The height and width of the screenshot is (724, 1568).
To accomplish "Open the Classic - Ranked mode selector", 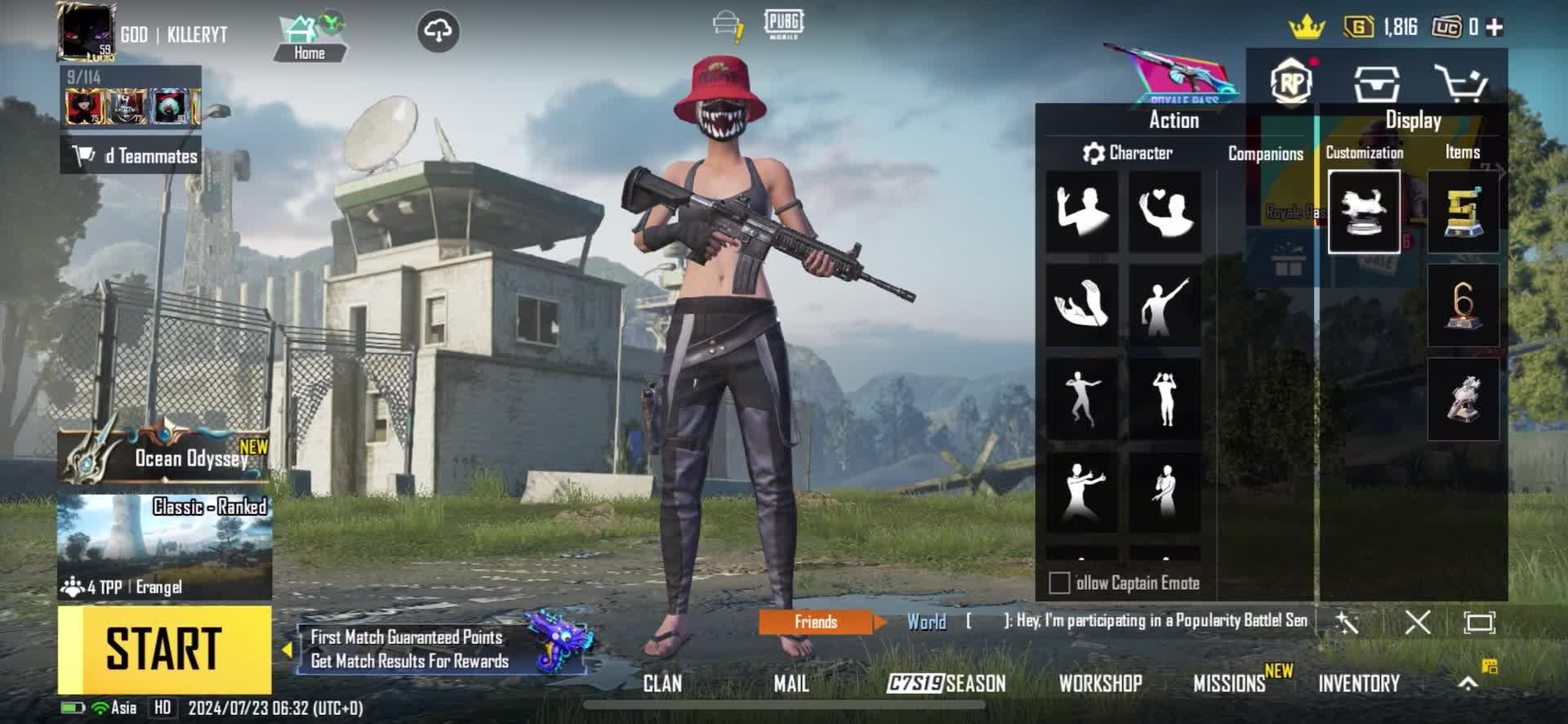I will coord(164,546).
